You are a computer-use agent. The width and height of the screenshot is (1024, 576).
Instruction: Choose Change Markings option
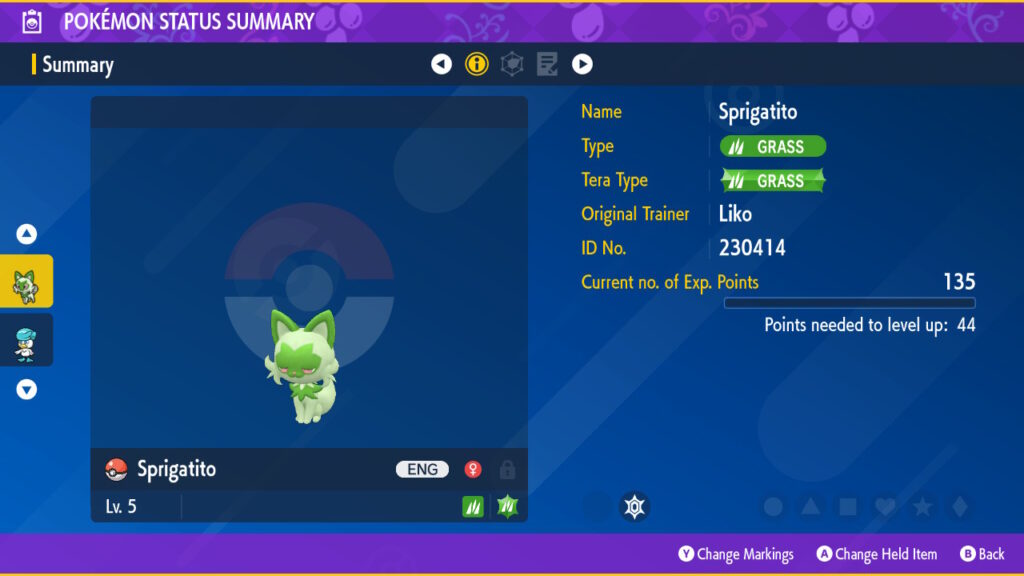tap(735, 554)
